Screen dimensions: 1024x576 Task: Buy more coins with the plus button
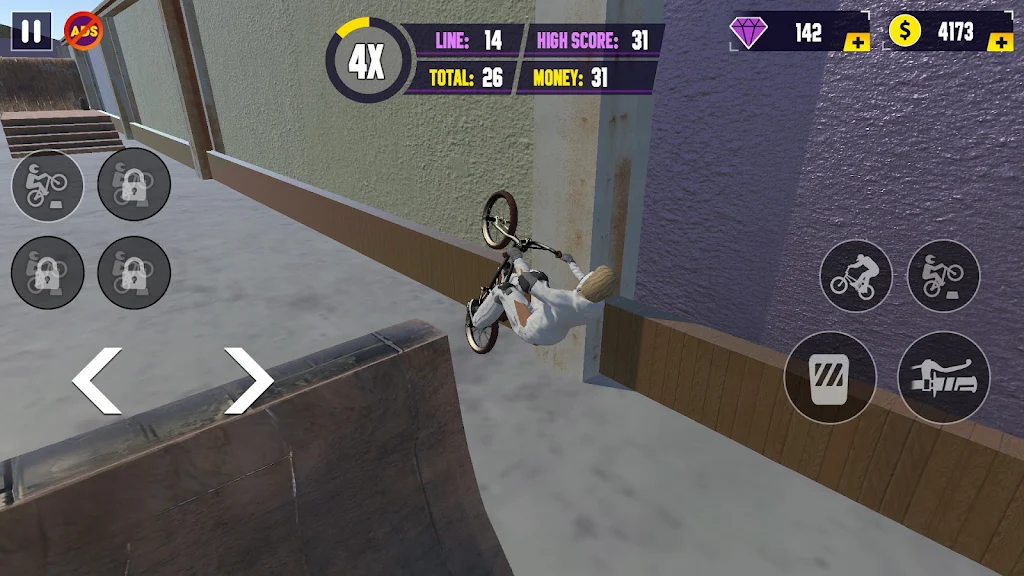(x=999, y=42)
